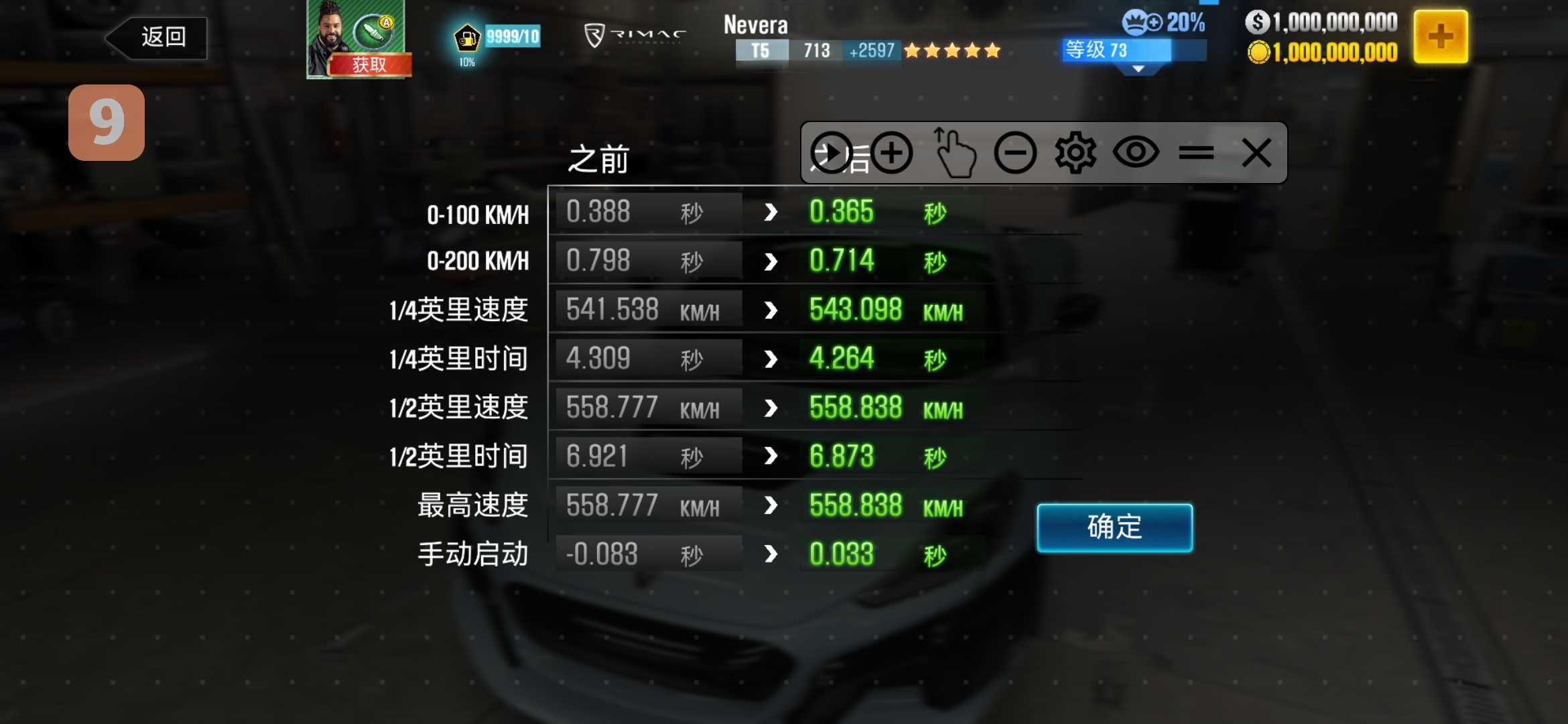This screenshot has height=724, width=1568.
Task: Open the crew member 获取 portrait
Action: point(356,39)
